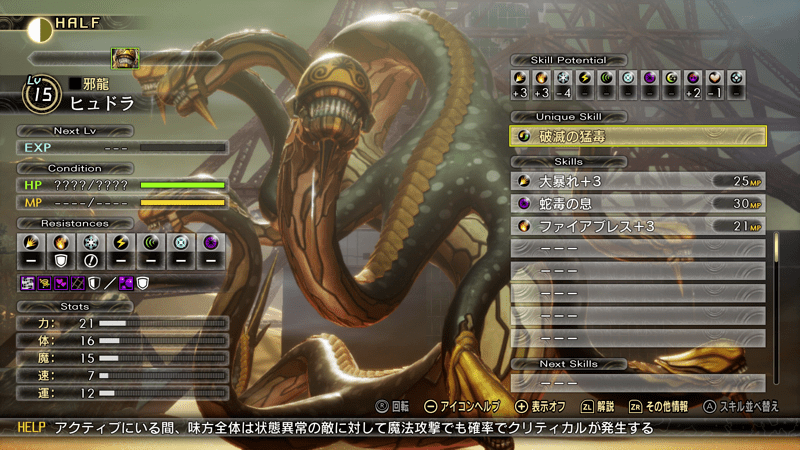
Task: Choose the 大暴れ+3 skill row
Action: pyautogui.click(x=639, y=181)
